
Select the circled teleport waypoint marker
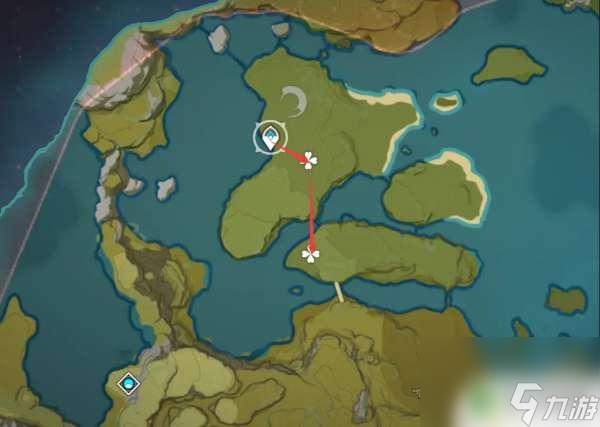270,138
